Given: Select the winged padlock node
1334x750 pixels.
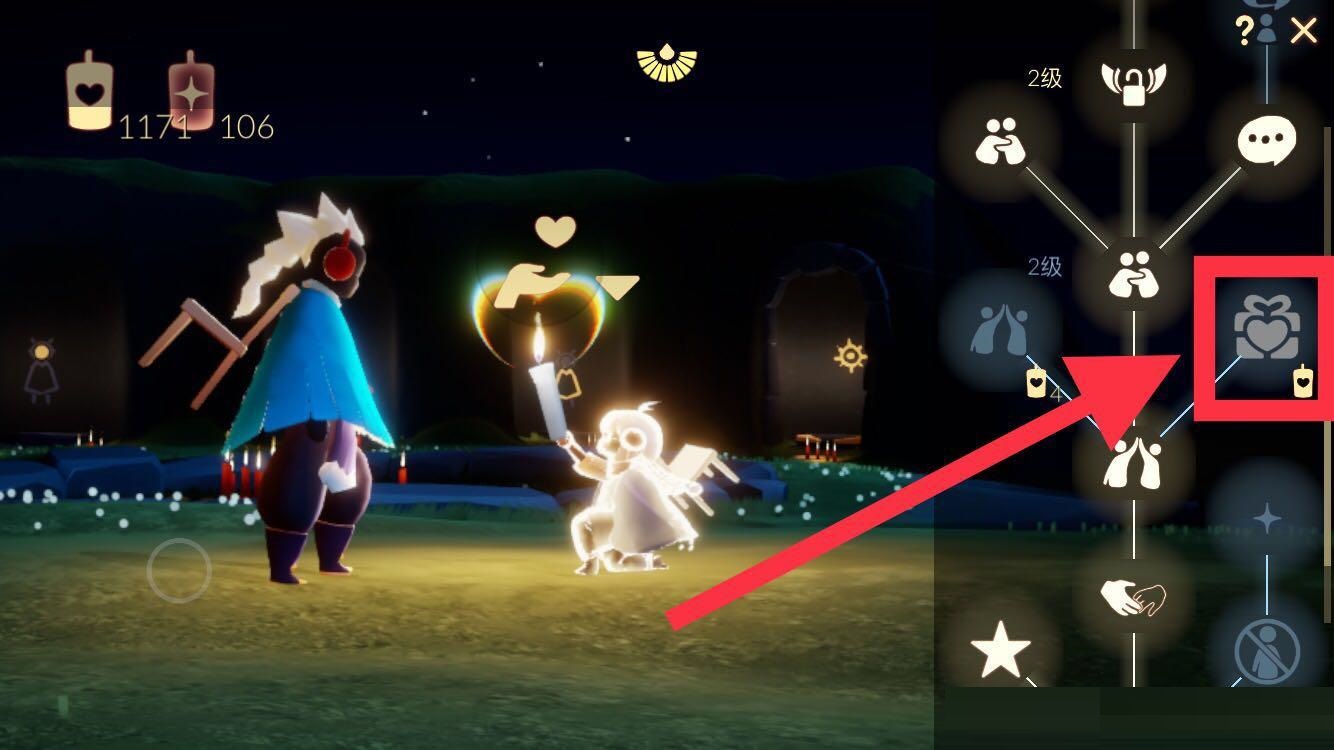Looking at the screenshot, I should tap(1134, 81).
